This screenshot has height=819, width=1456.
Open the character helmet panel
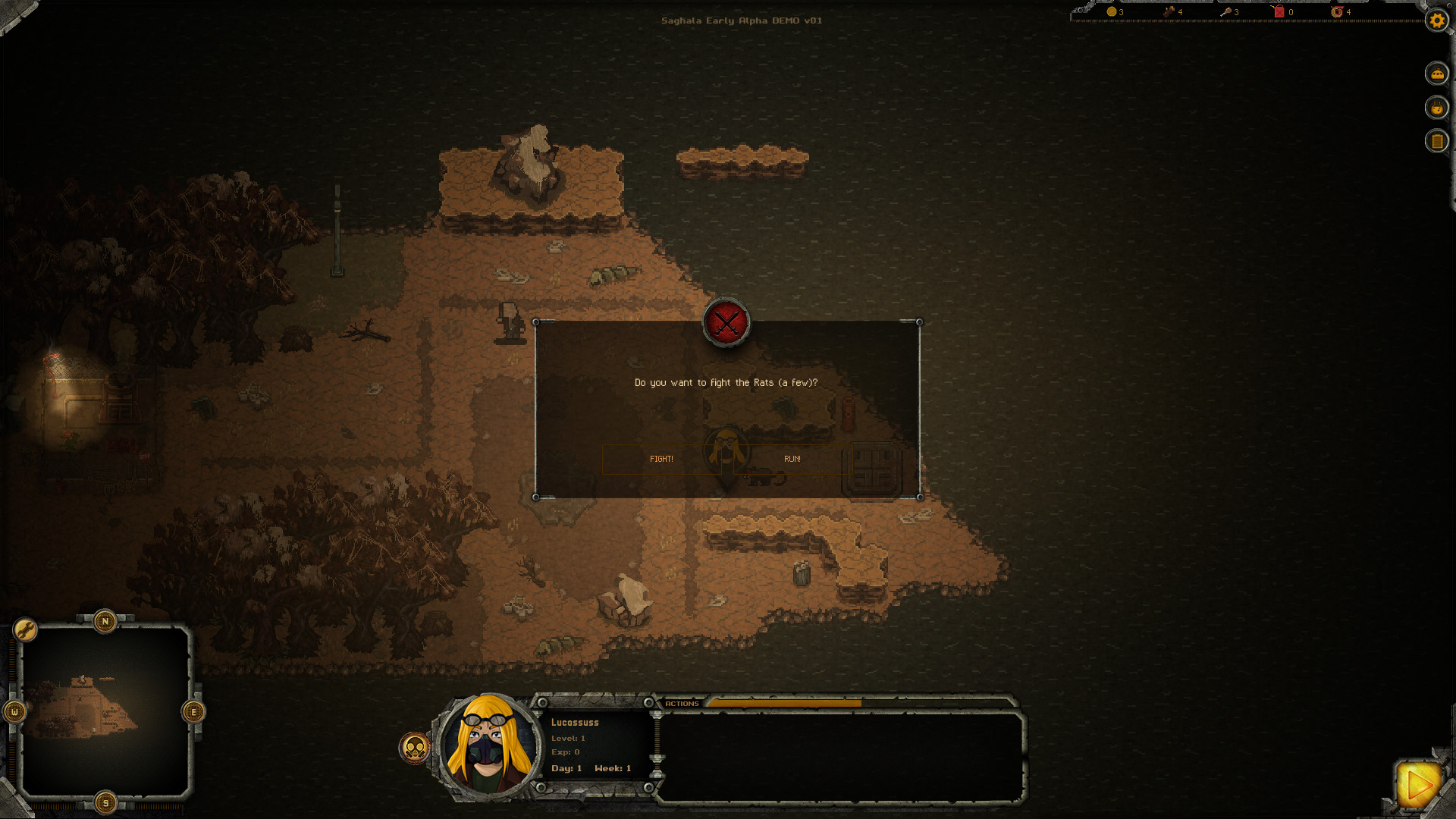[1437, 74]
